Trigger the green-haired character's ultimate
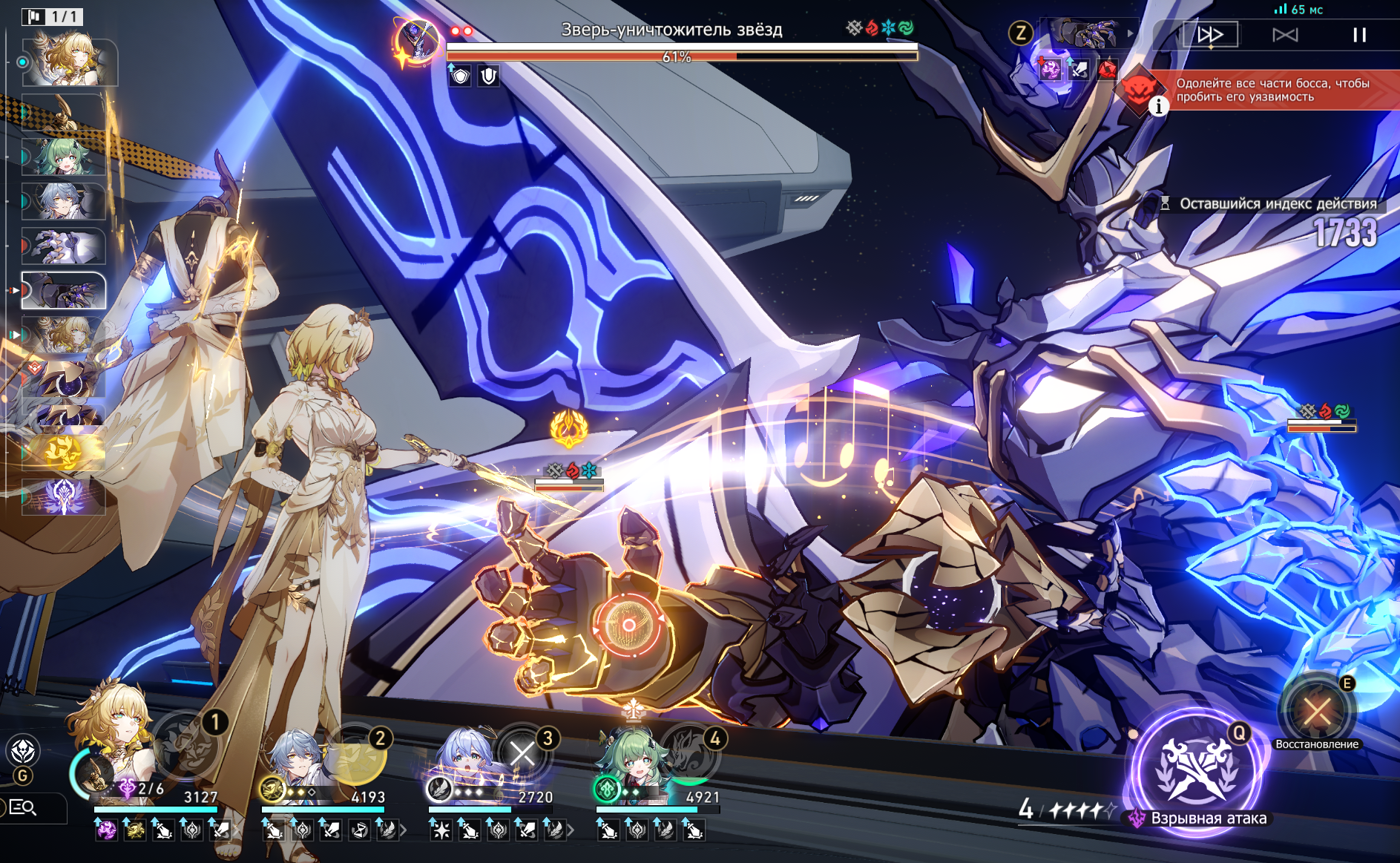Screen dimensions: 1400x863 click(691, 754)
